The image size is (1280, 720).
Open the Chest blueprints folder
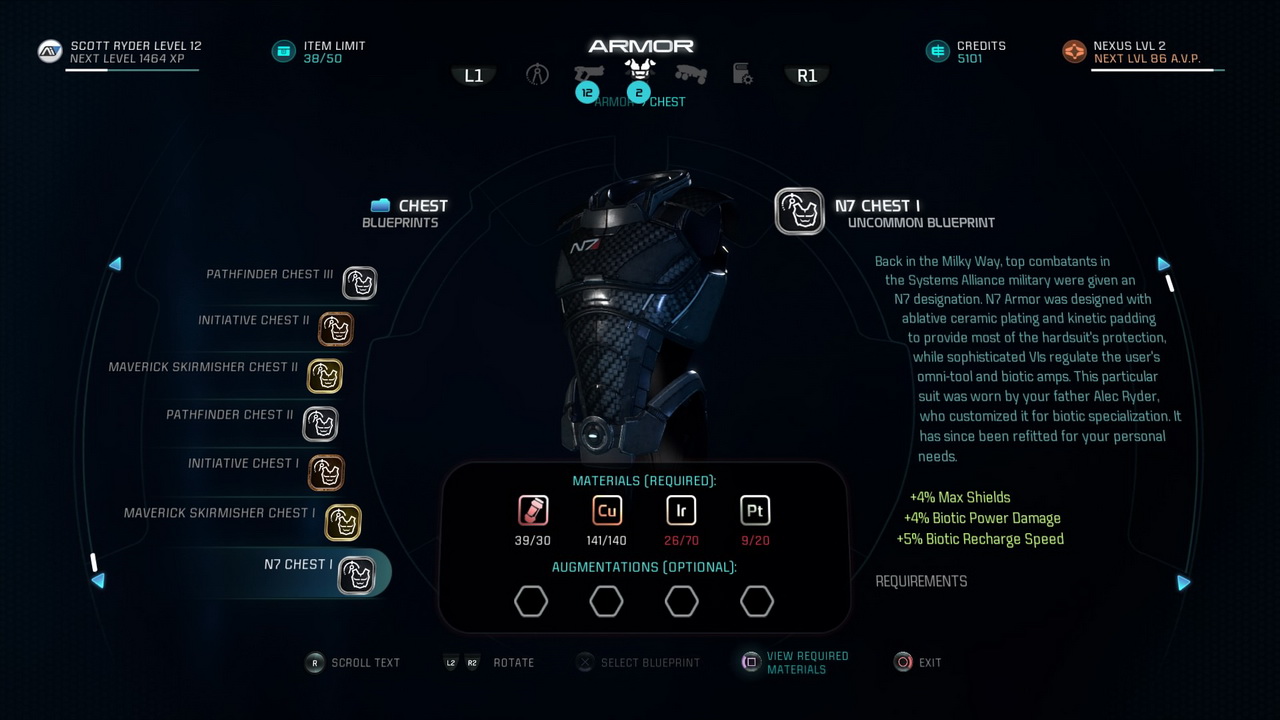click(x=380, y=206)
